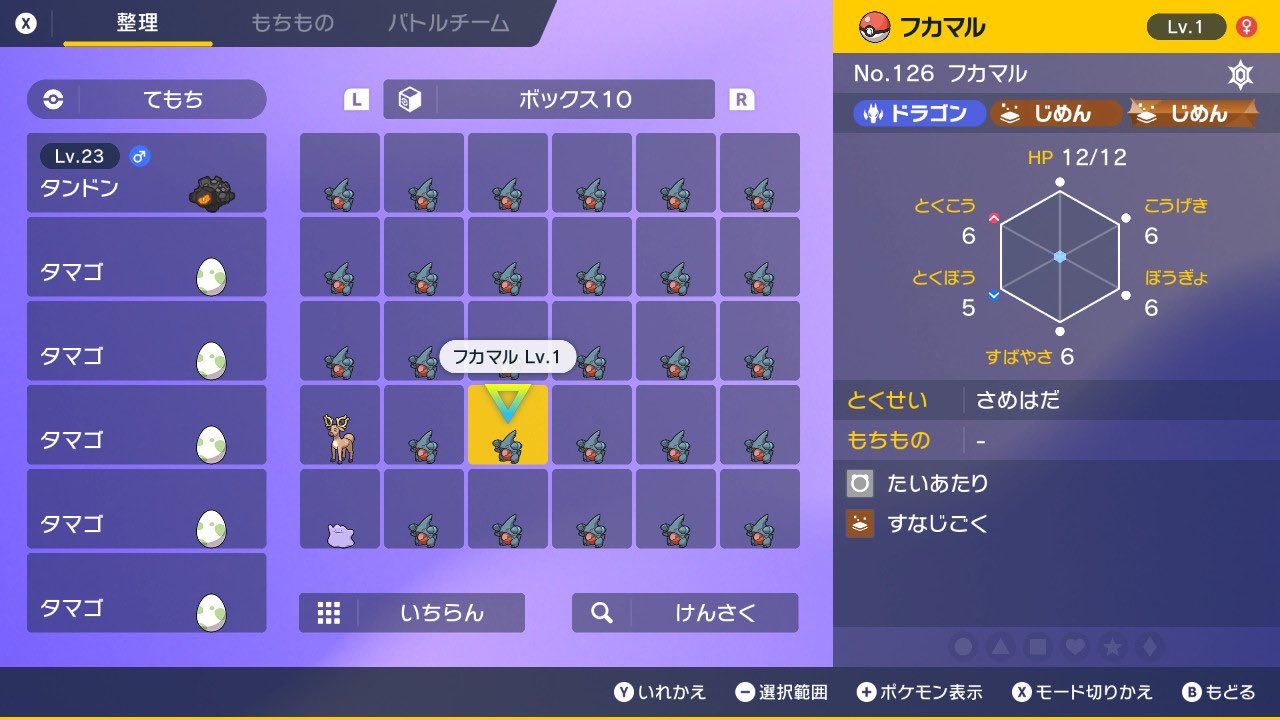The image size is (1280, 720).
Task: Select the ドラゴン type color badge
Action: 916,113
